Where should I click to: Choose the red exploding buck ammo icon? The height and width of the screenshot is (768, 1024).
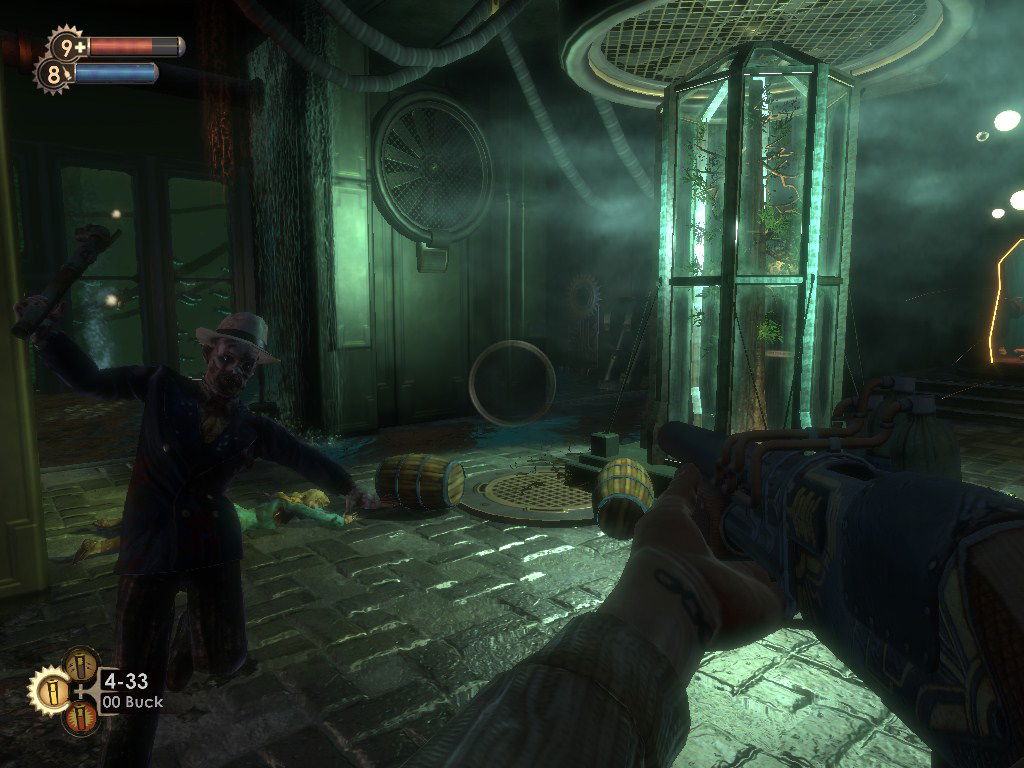coord(81,718)
